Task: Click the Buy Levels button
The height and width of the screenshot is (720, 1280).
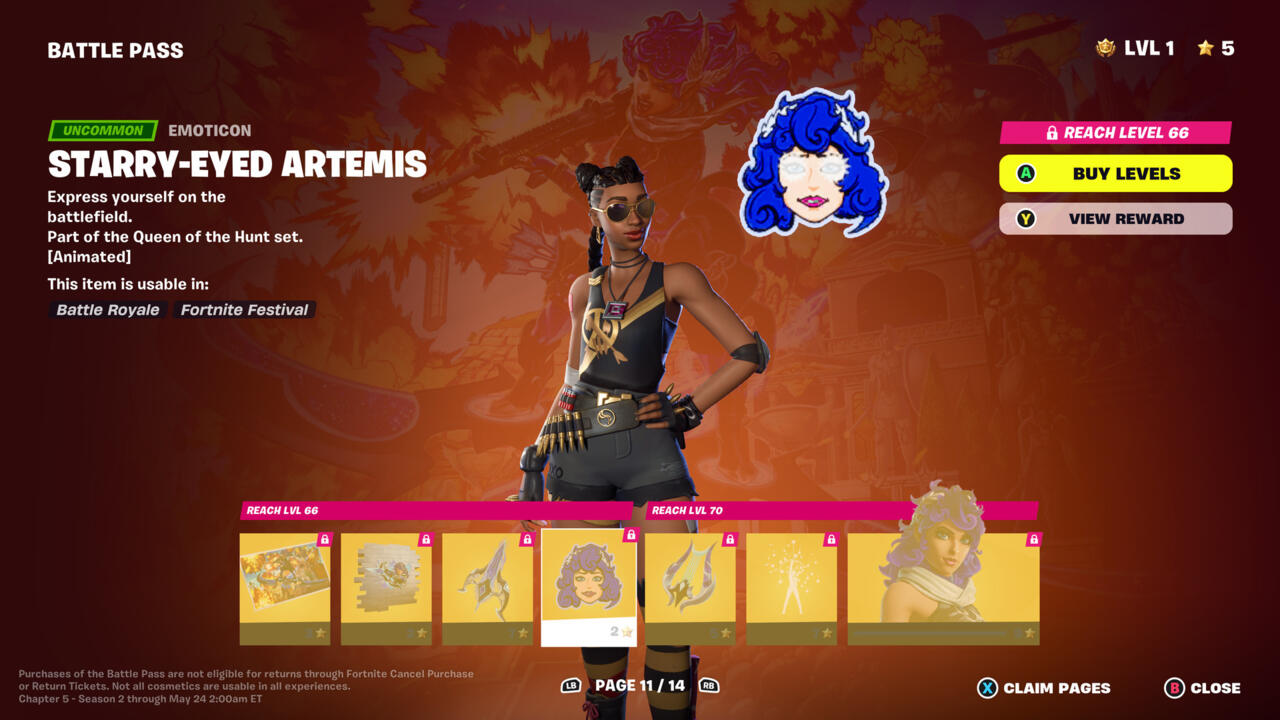Action: pyautogui.click(x=1115, y=174)
